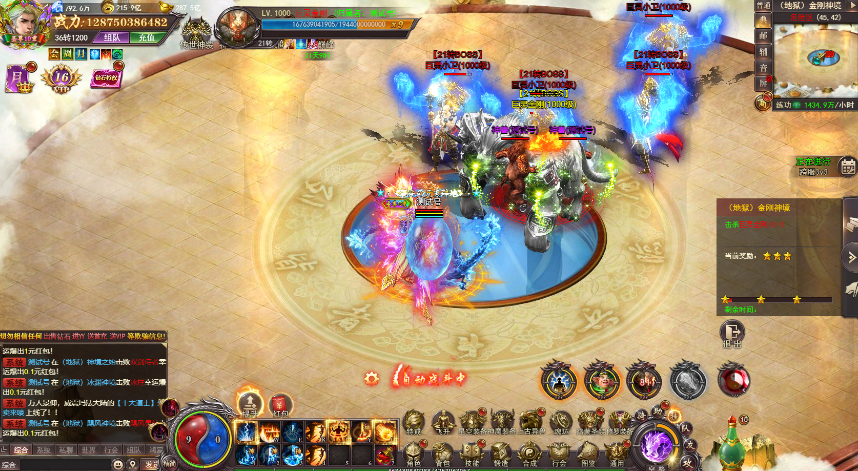Open the pink 钻石特权 diamond privilege icon
Image resolution: width=858 pixels, height=471 pixels.
point(104,76)
